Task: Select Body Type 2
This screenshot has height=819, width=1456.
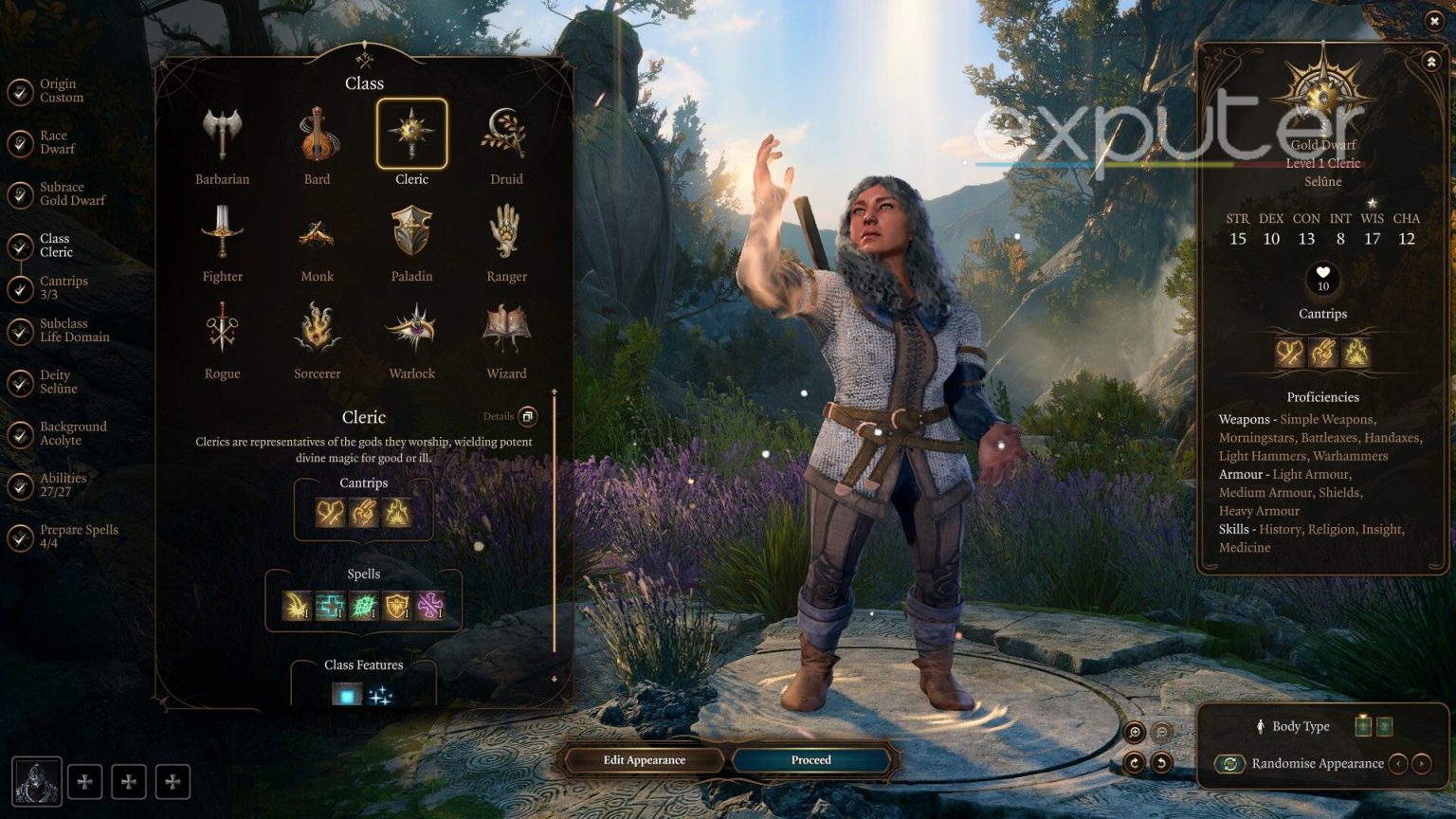Action: coord(1386,726)
